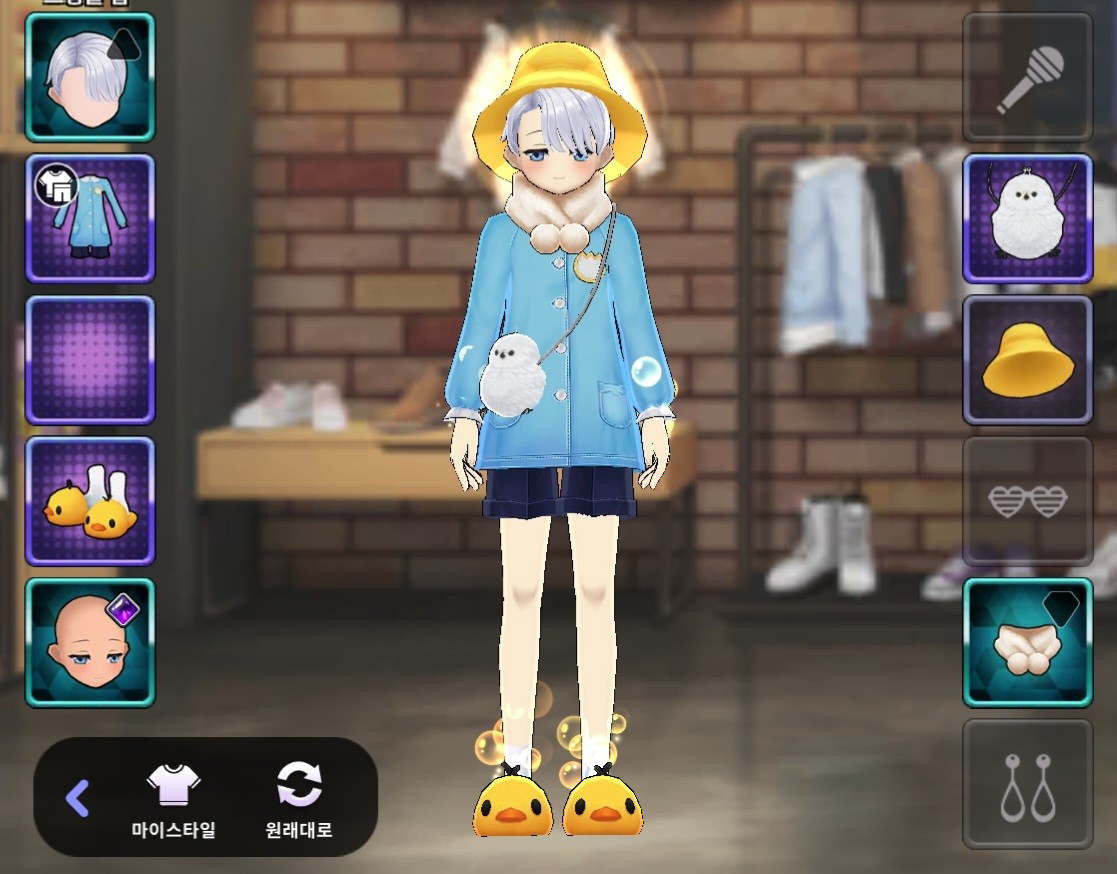1117x874 pixels.
Task: Open the microphone accessory slot
Action: 1027,77
